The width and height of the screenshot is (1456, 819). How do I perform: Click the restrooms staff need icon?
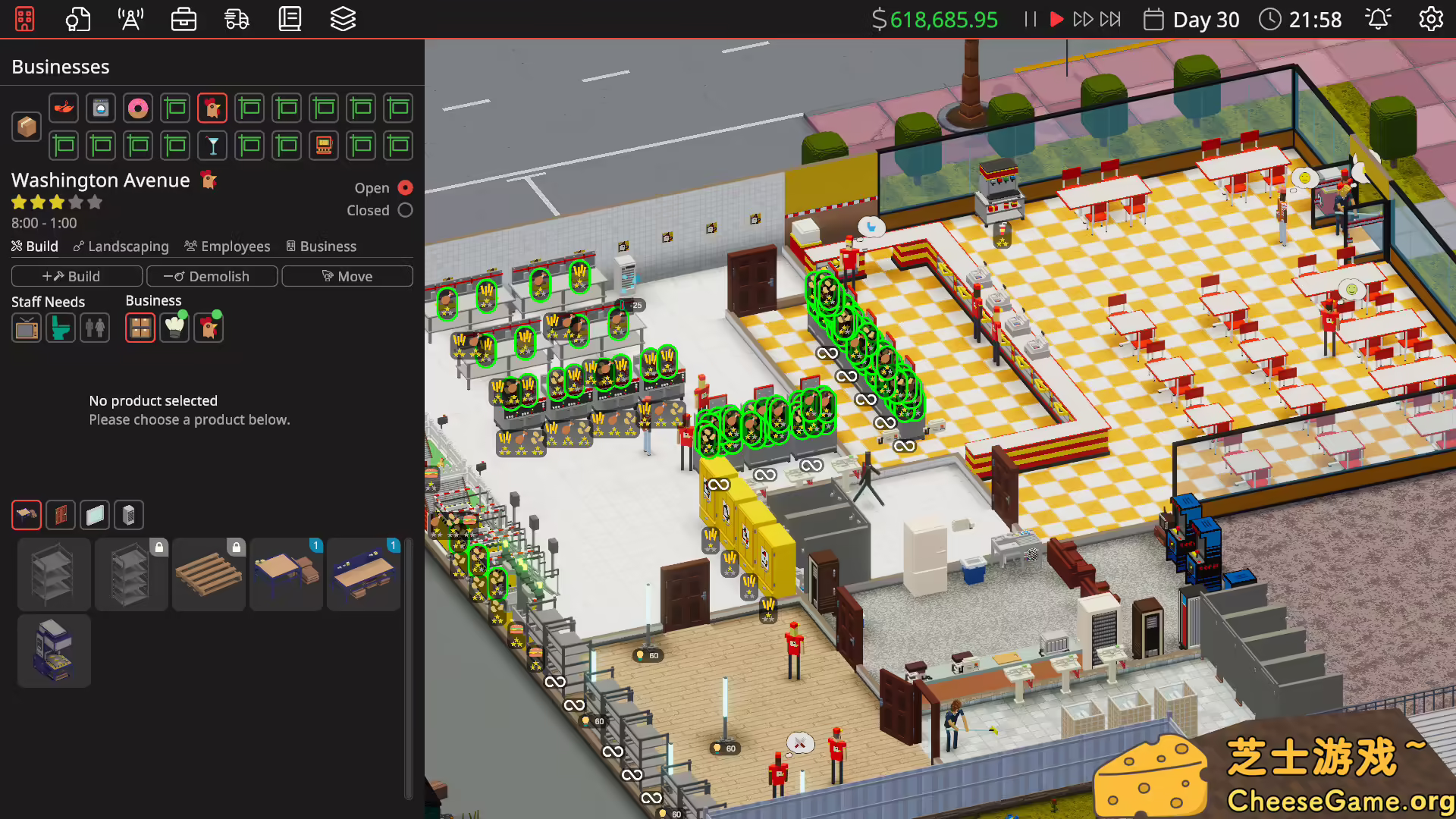95,328
